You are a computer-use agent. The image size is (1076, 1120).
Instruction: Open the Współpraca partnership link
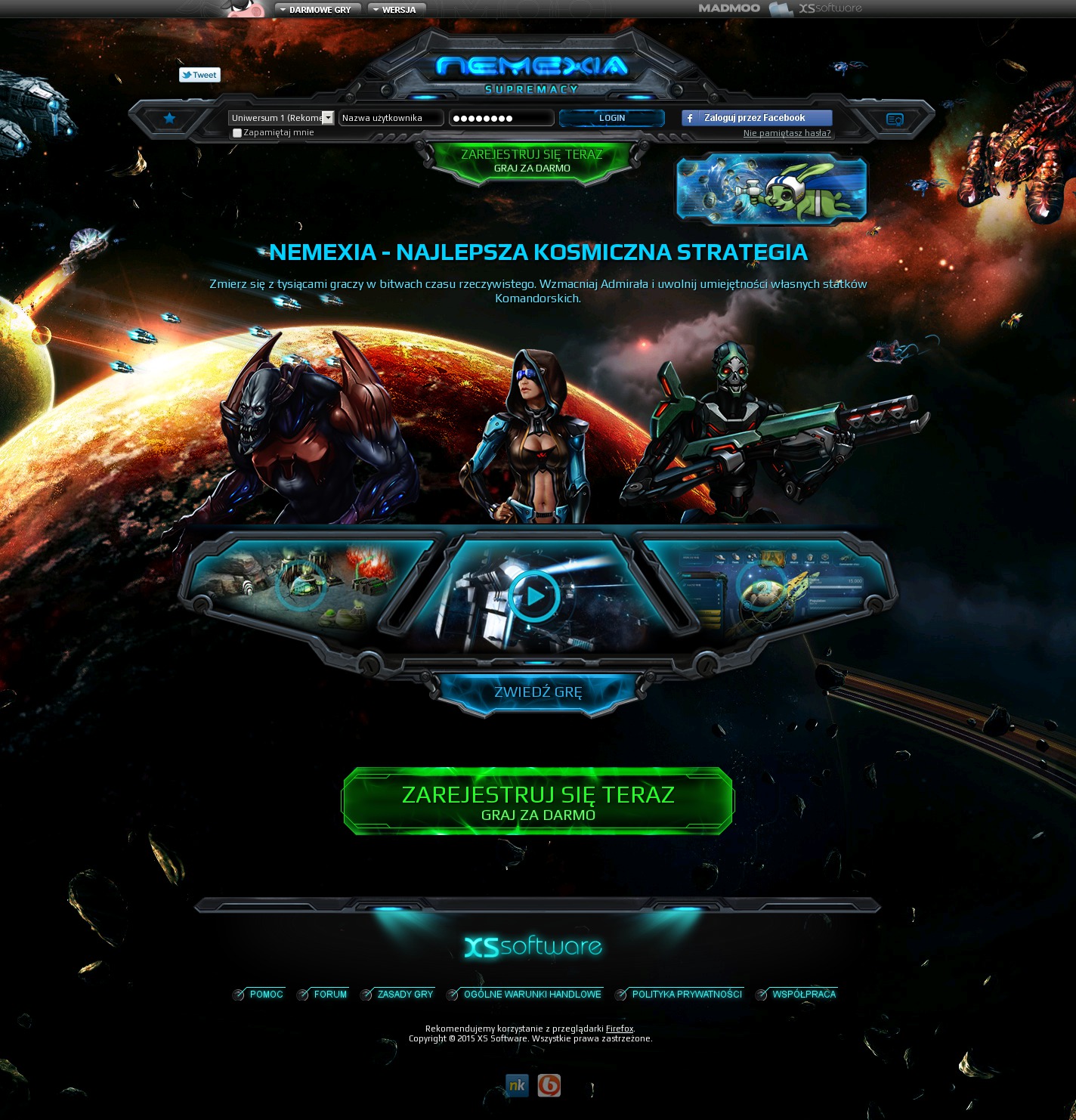[x=804, y=995]
